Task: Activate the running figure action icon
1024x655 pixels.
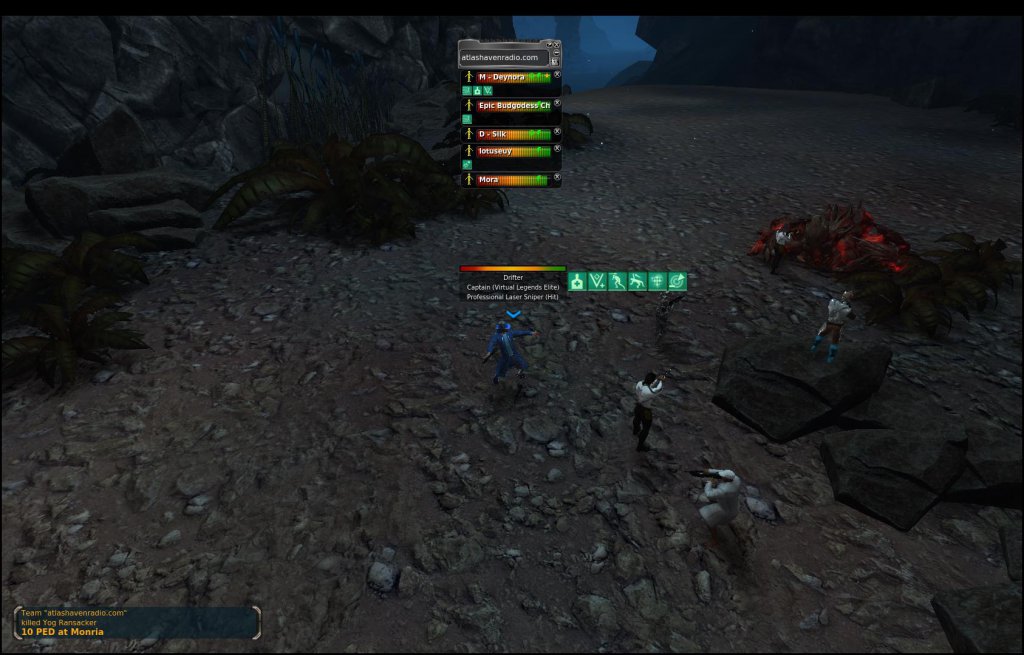Action: point(617,282)
